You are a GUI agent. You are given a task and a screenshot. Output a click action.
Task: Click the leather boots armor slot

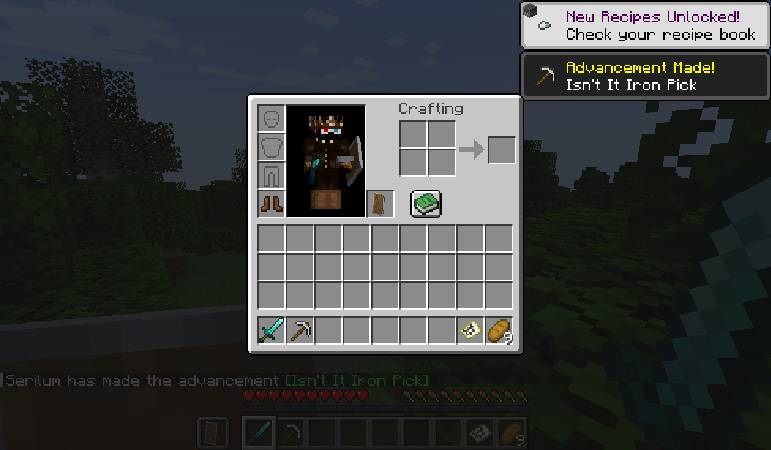[x=272, y=204]
